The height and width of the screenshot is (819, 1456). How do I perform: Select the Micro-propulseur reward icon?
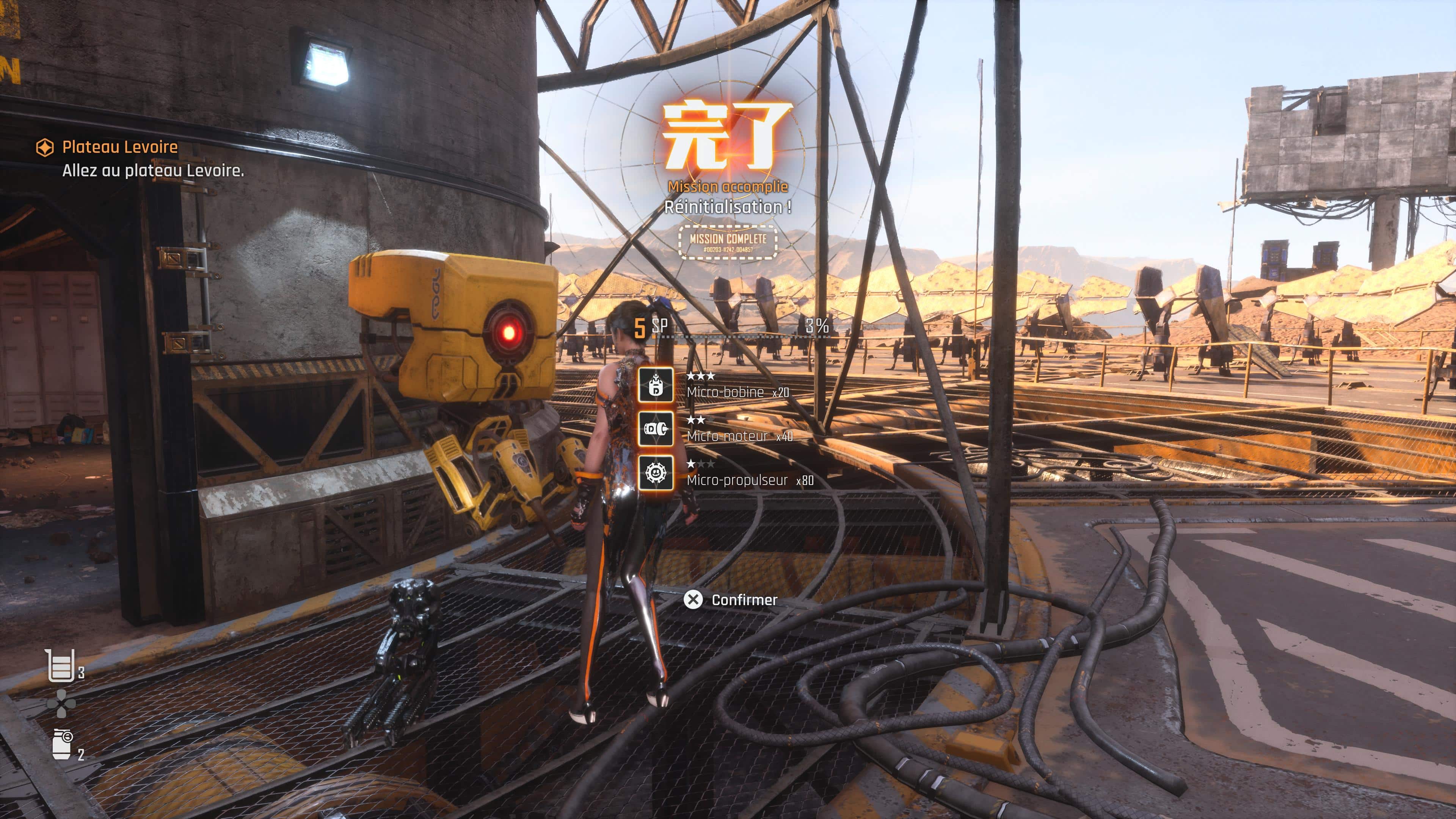pos(656,472)
